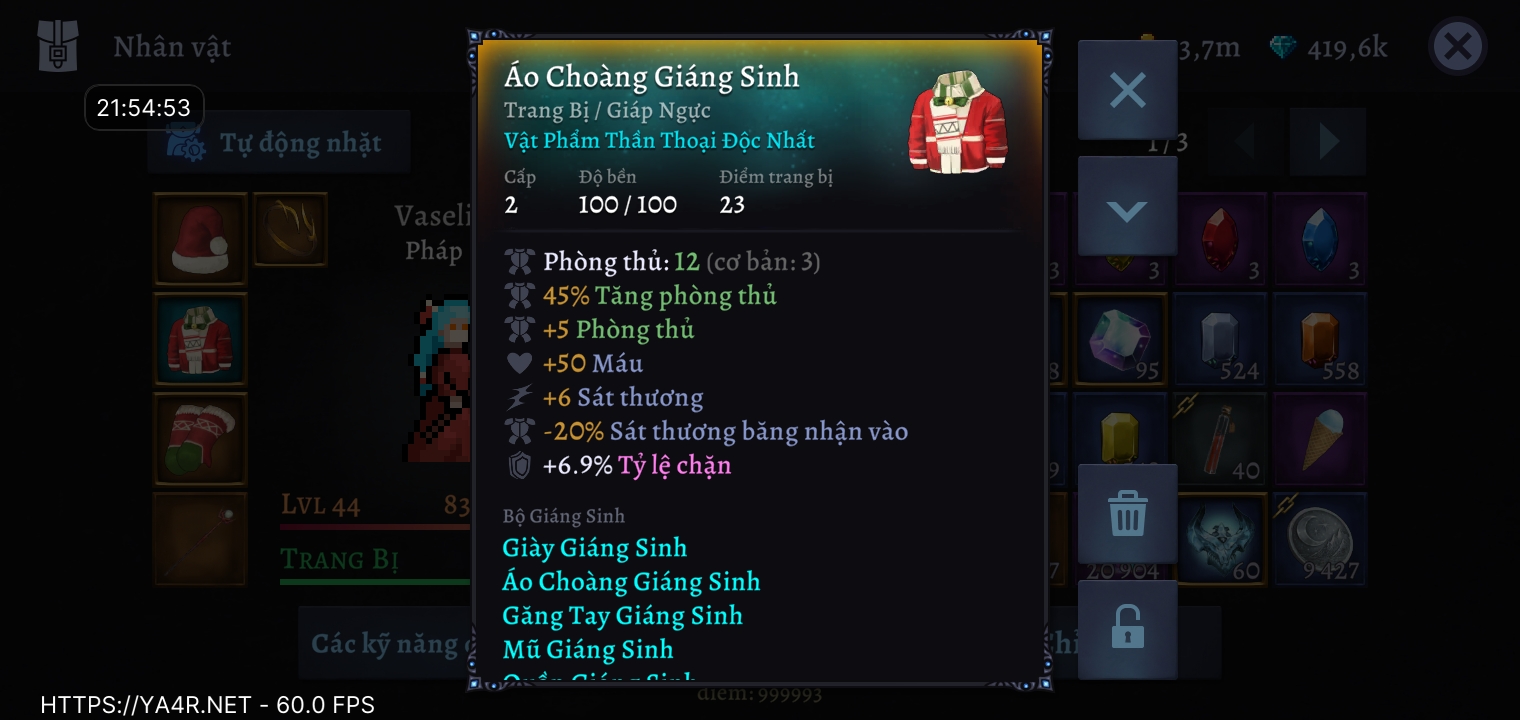Select the multicolored prismatic gem with 95 count
1520x720 pixels.
pos(1120,340)
